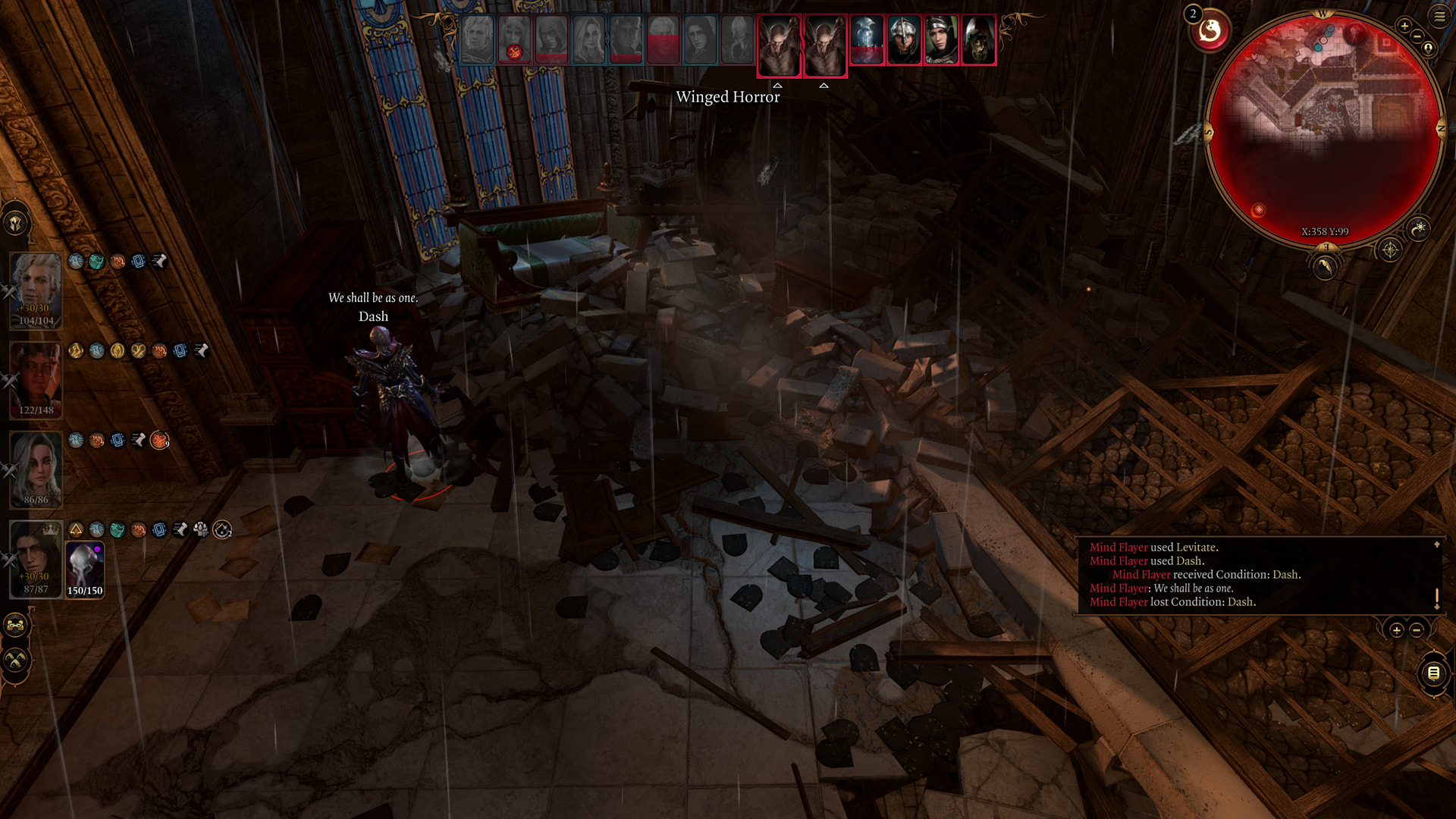
Task: Toggle the combat log panel button
Action: [x=1432, y=673]
